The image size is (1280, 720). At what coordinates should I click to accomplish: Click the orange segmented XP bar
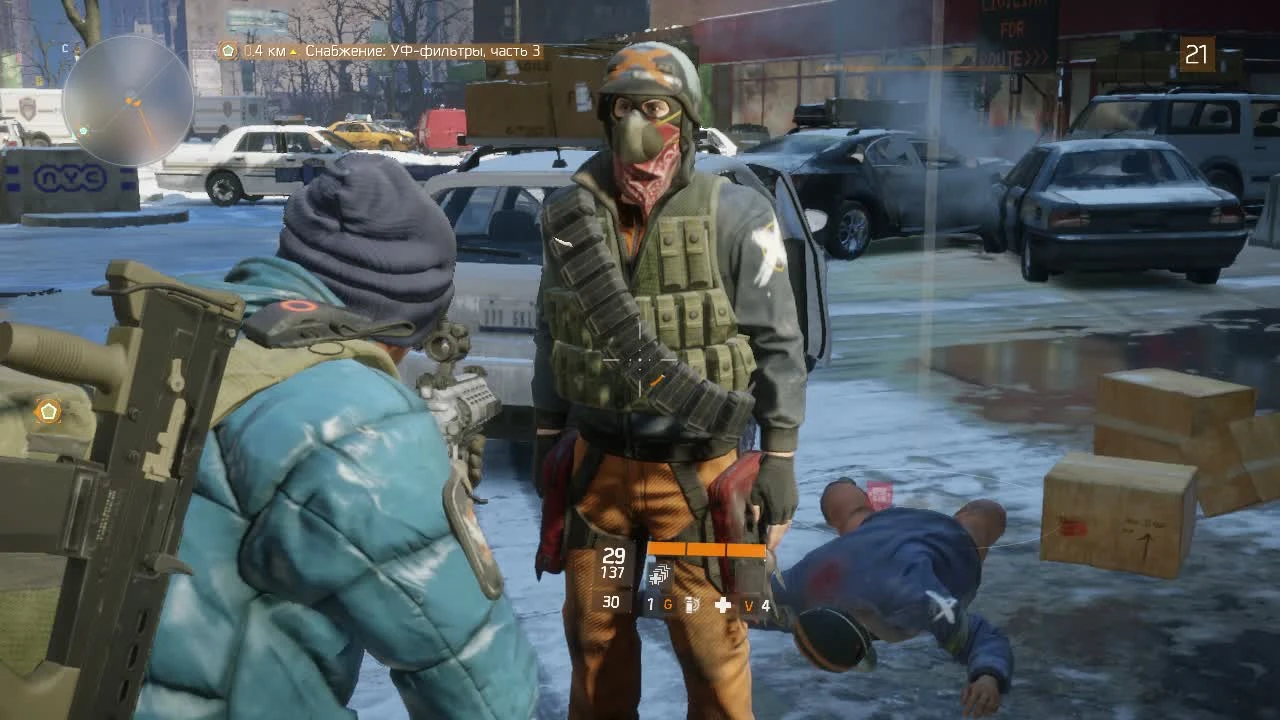[706, 550]
